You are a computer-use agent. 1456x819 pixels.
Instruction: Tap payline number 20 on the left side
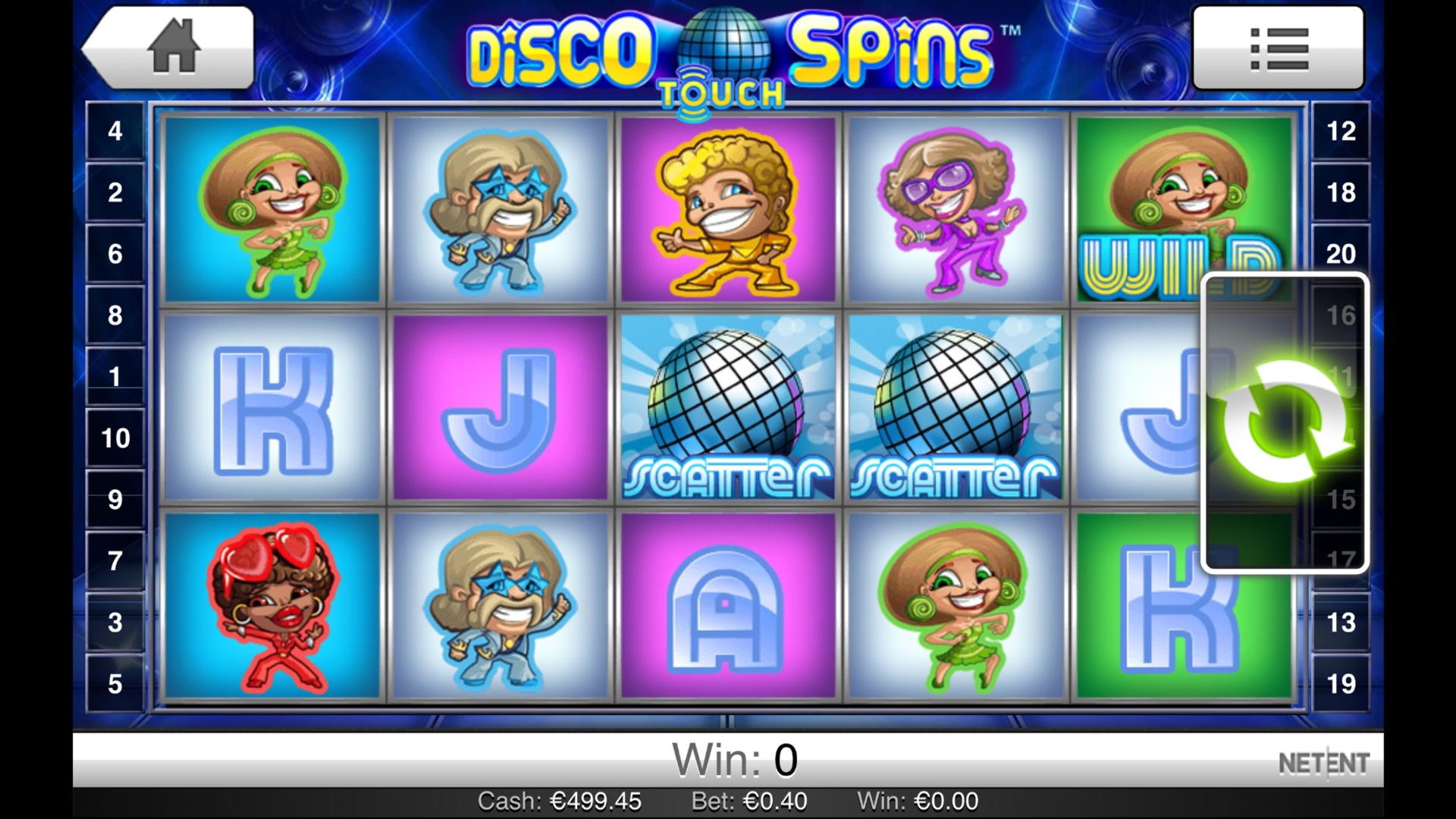point(1341,253)
